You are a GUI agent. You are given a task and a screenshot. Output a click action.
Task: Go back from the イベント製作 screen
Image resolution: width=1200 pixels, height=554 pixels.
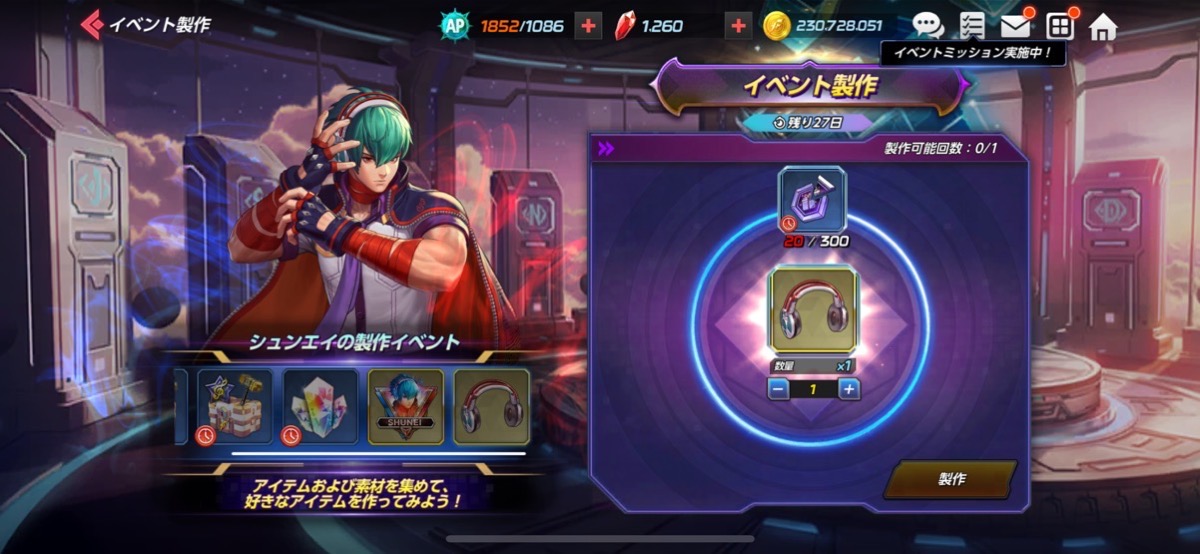click(93, 24)
